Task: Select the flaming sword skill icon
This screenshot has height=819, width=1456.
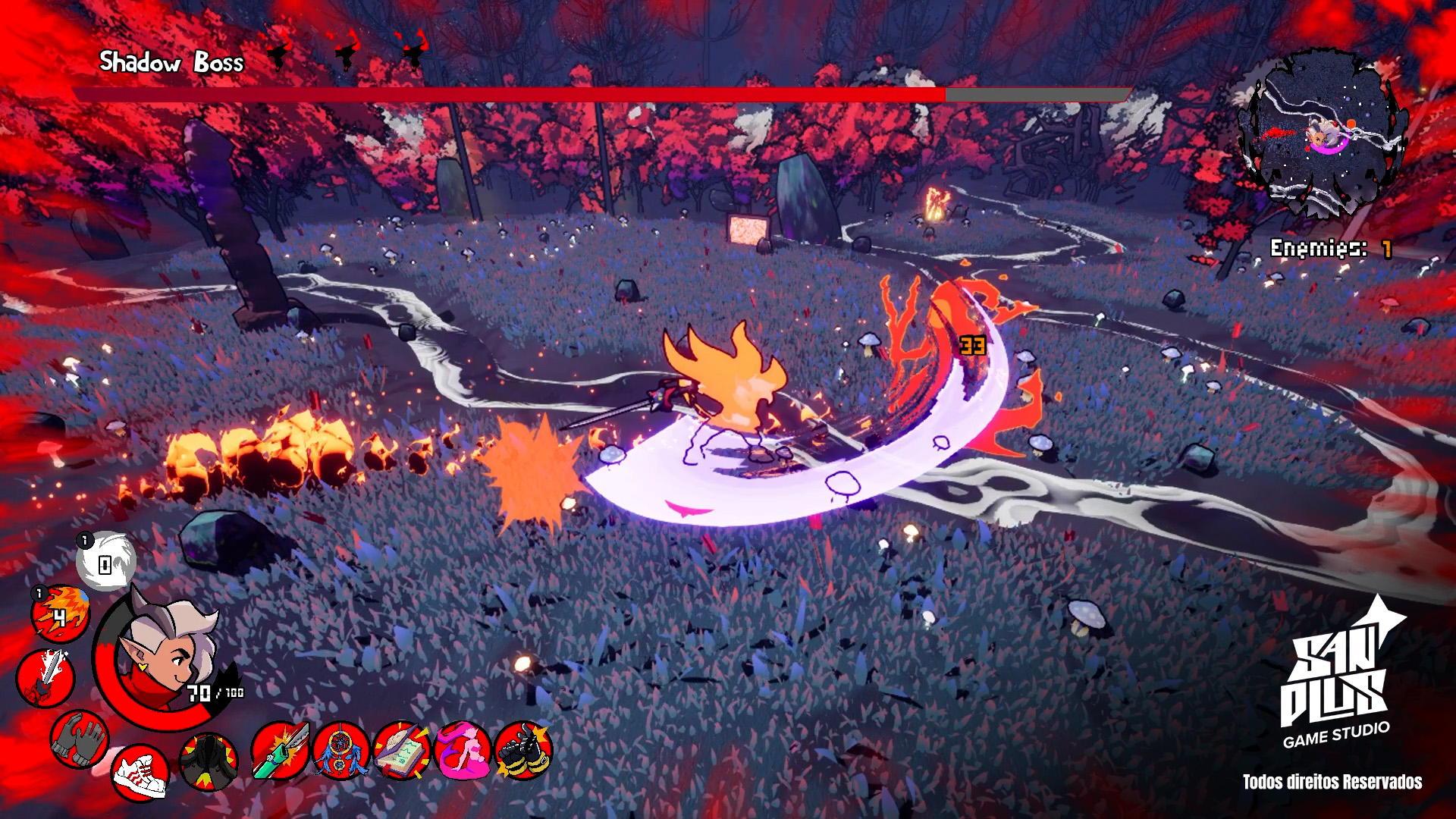Action: (x=45, y=677)
